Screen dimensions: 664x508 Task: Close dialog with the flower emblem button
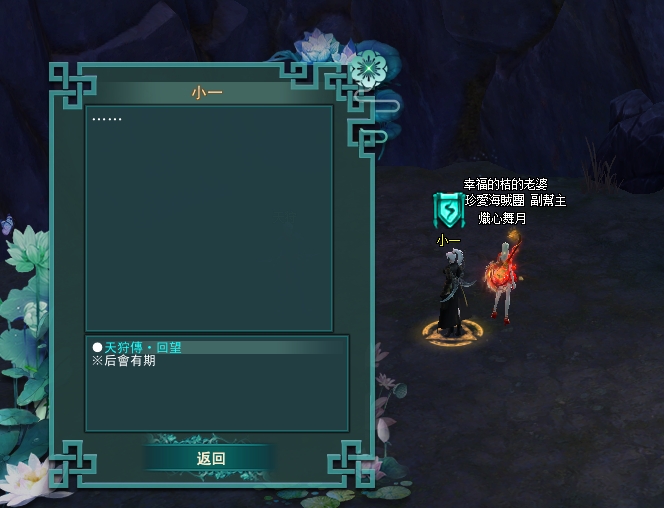367,69
